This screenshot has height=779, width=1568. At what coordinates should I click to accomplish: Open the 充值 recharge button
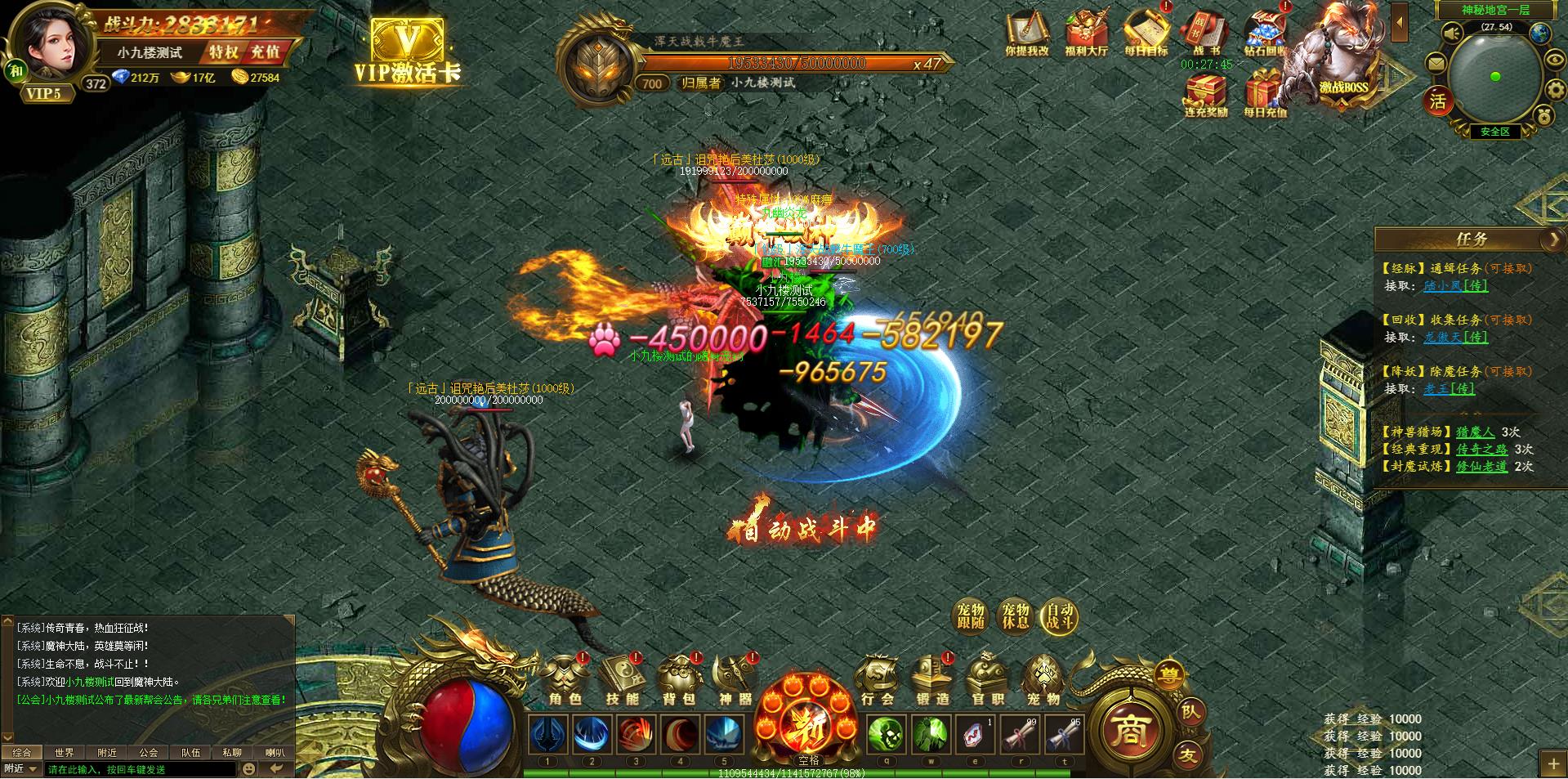[x=265, y=52]
